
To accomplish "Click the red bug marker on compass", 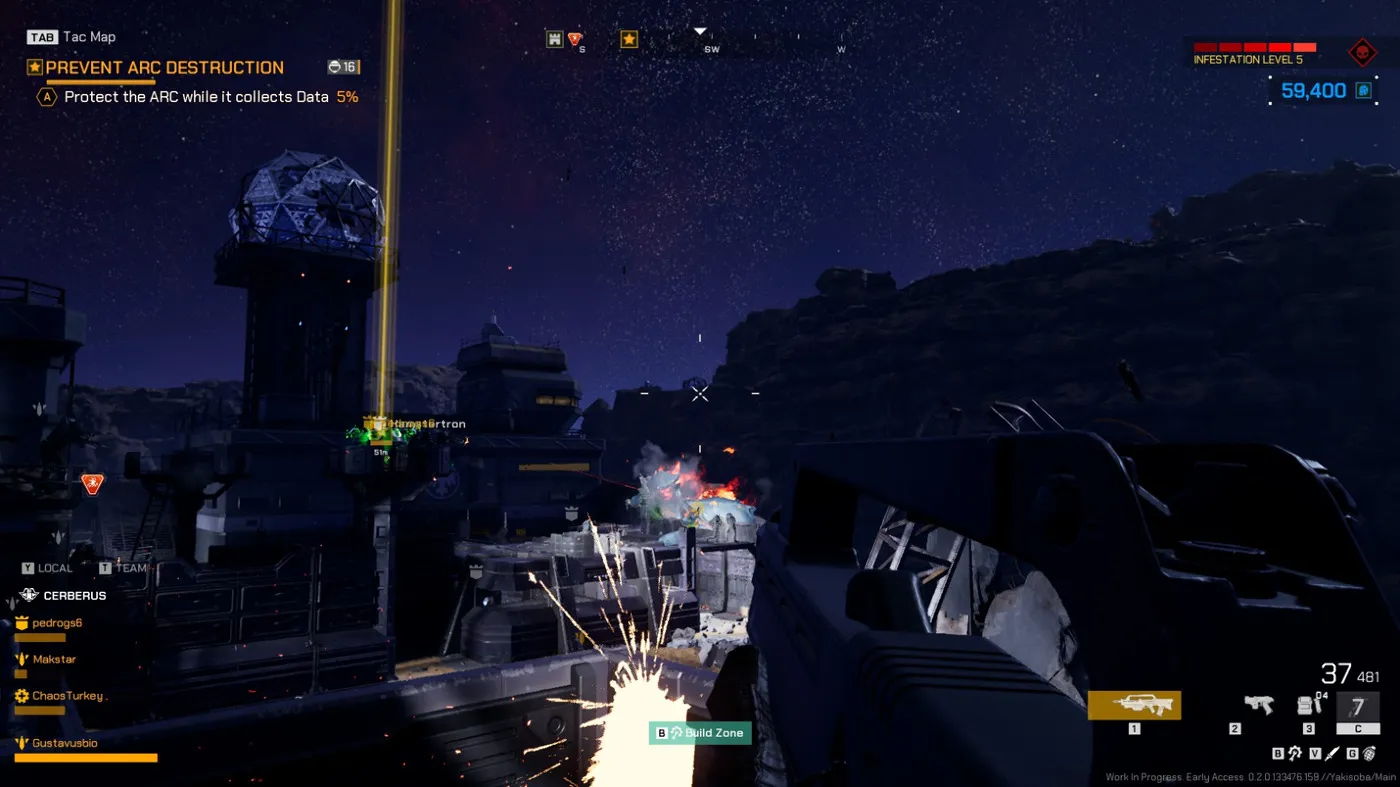I will point(575,39).
